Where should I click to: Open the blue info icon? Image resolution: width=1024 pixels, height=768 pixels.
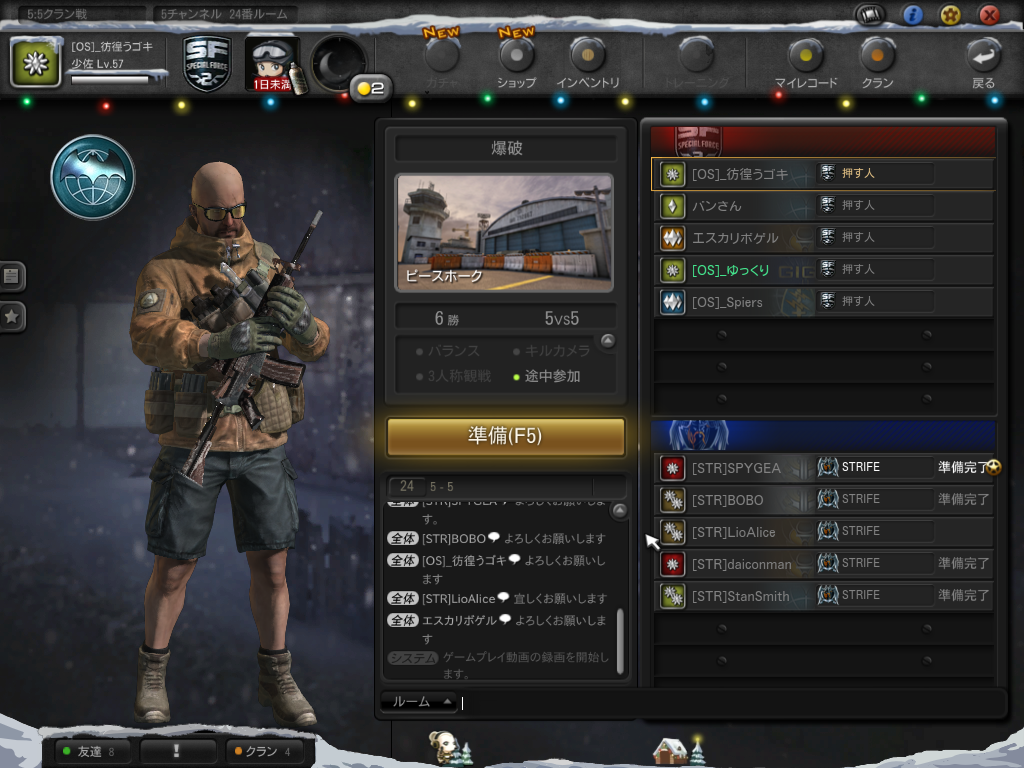tap(912, 14)
